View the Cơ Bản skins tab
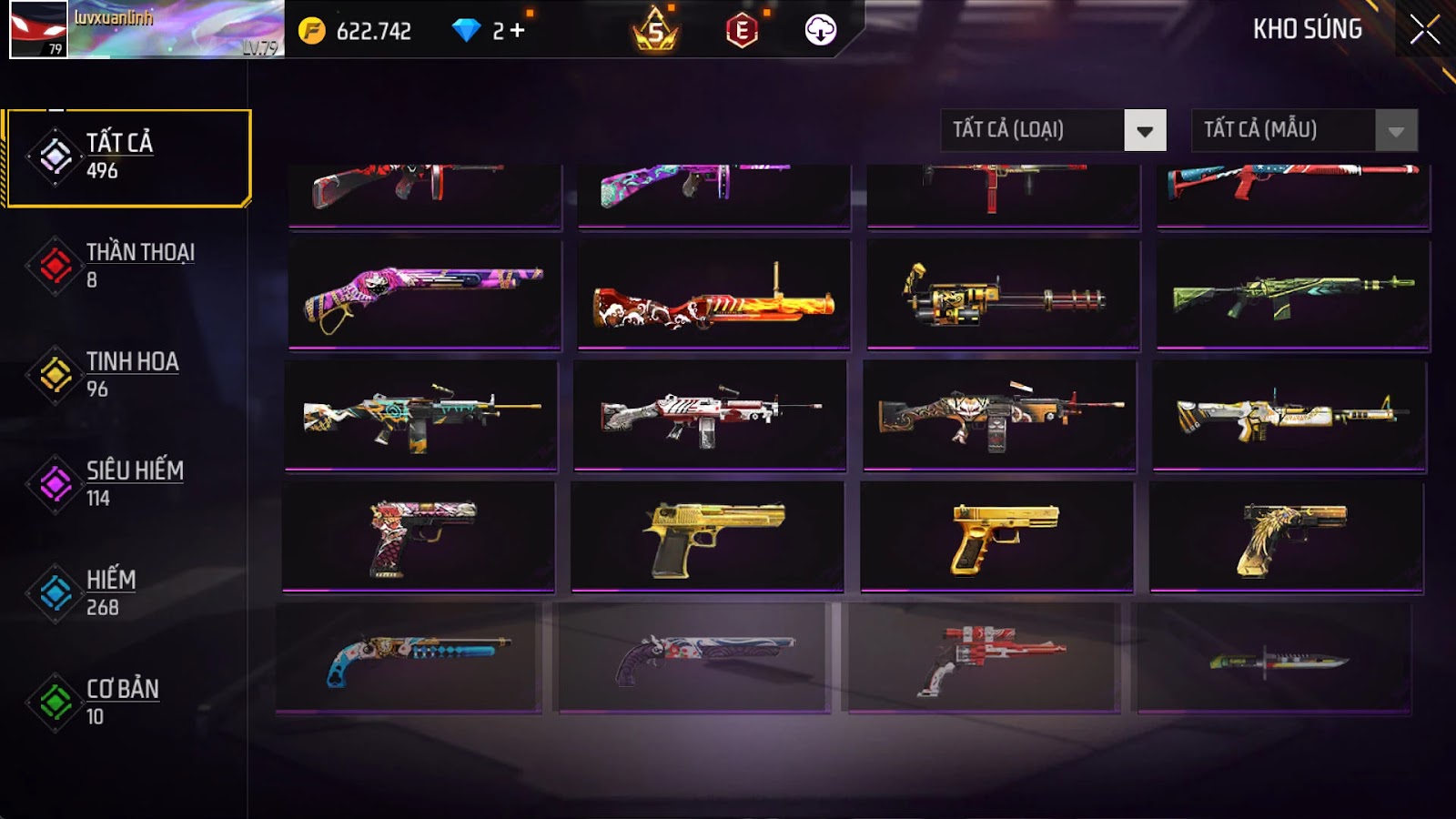Screen dimensions: 1456x819 coord(127,703)
